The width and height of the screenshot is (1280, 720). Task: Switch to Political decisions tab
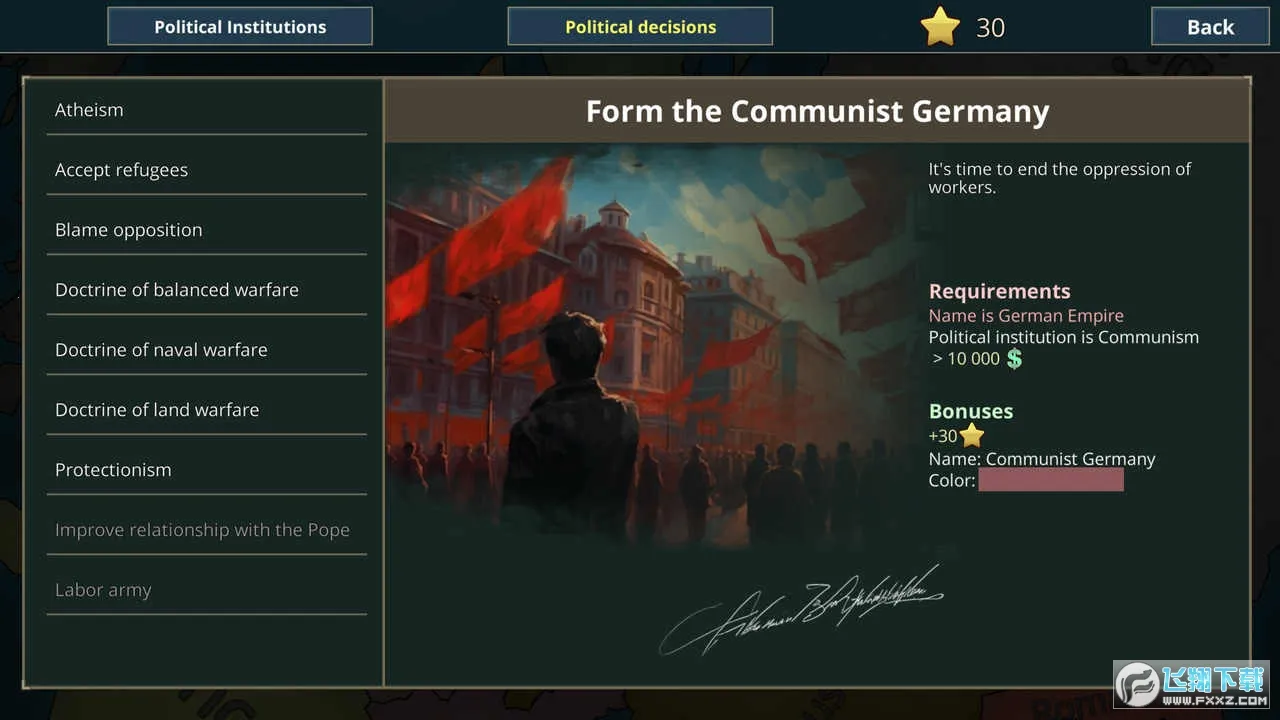click(x=640, y=27)
